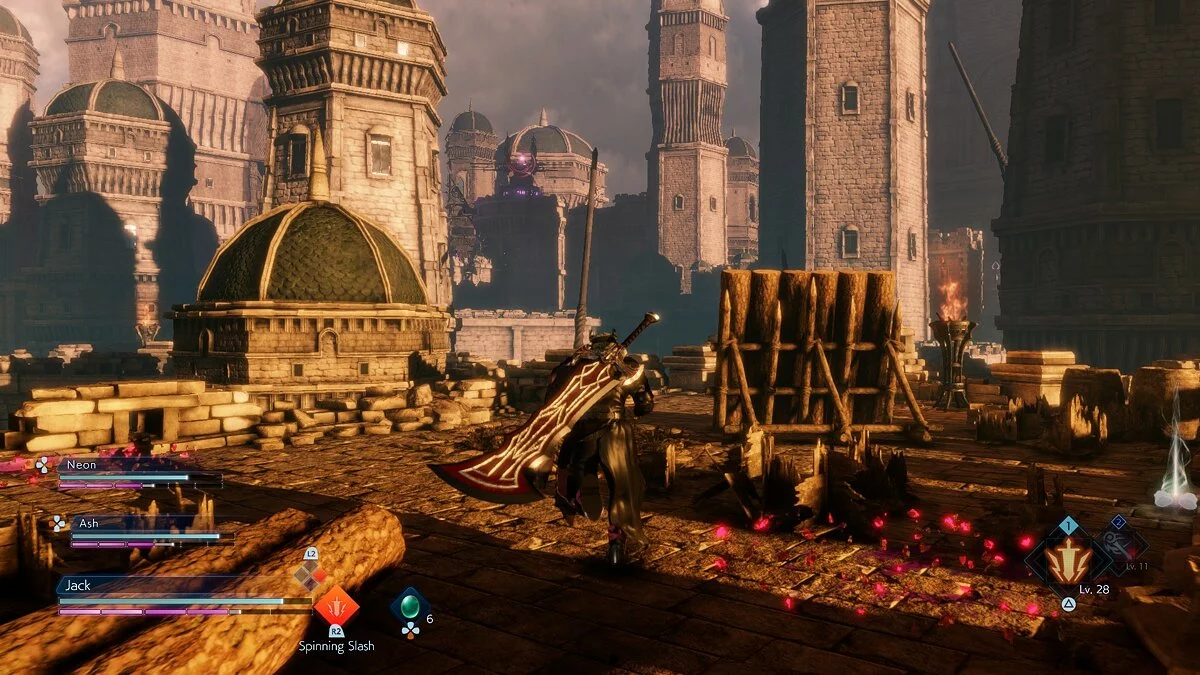The image size is (1200, 675).
Task: Use the green potion item
Action: tap(410, 606)
